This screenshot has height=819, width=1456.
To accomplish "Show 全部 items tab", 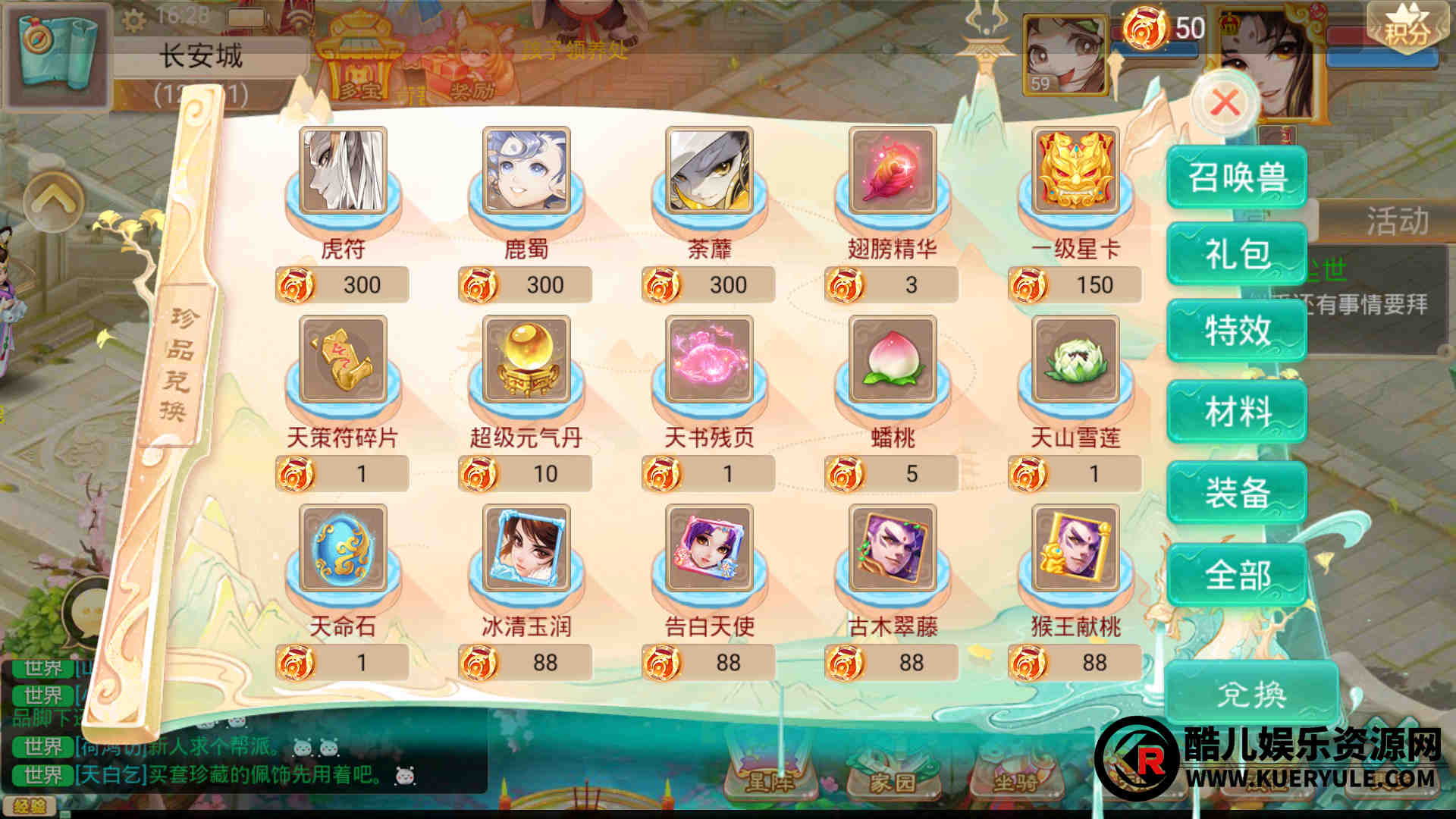I will [x=1236, y=574].
